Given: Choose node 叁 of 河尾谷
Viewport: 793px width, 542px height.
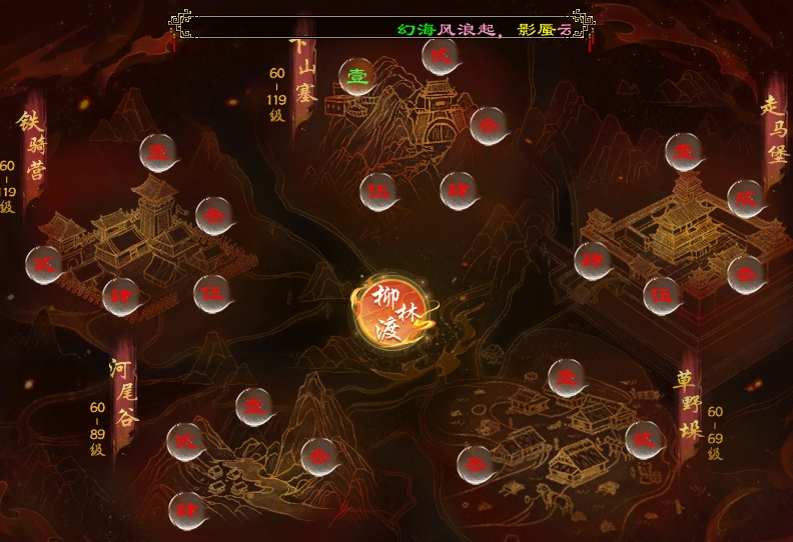Looking at the screenshot, I should (320, 456).
